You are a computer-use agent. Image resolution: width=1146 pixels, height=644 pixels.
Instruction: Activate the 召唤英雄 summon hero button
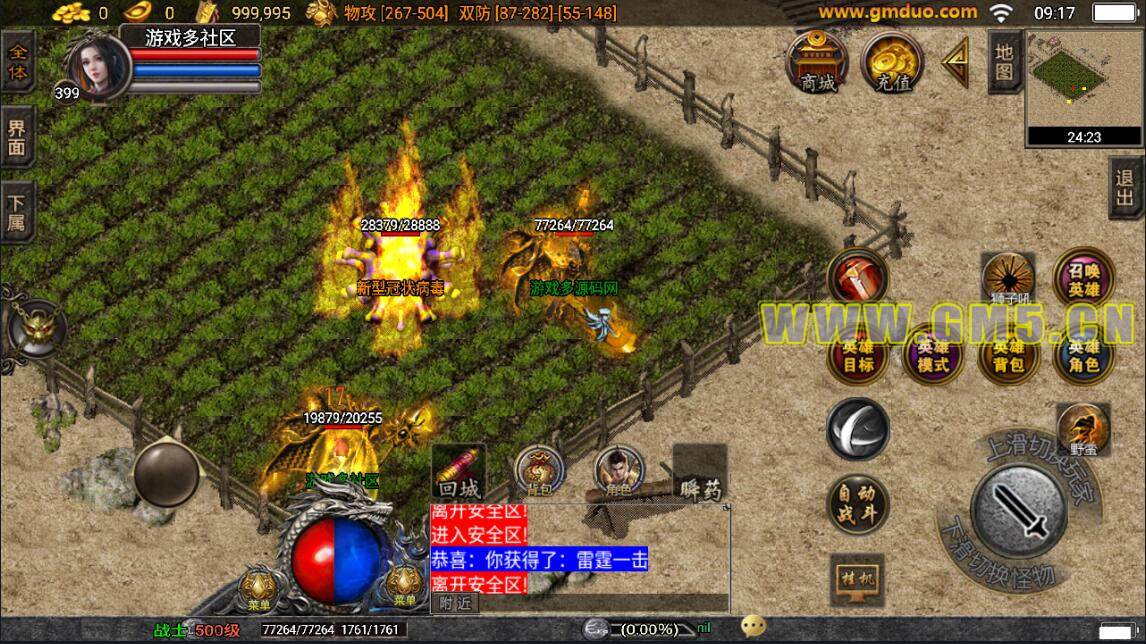pyautogui.click(x=1083, y=278)
